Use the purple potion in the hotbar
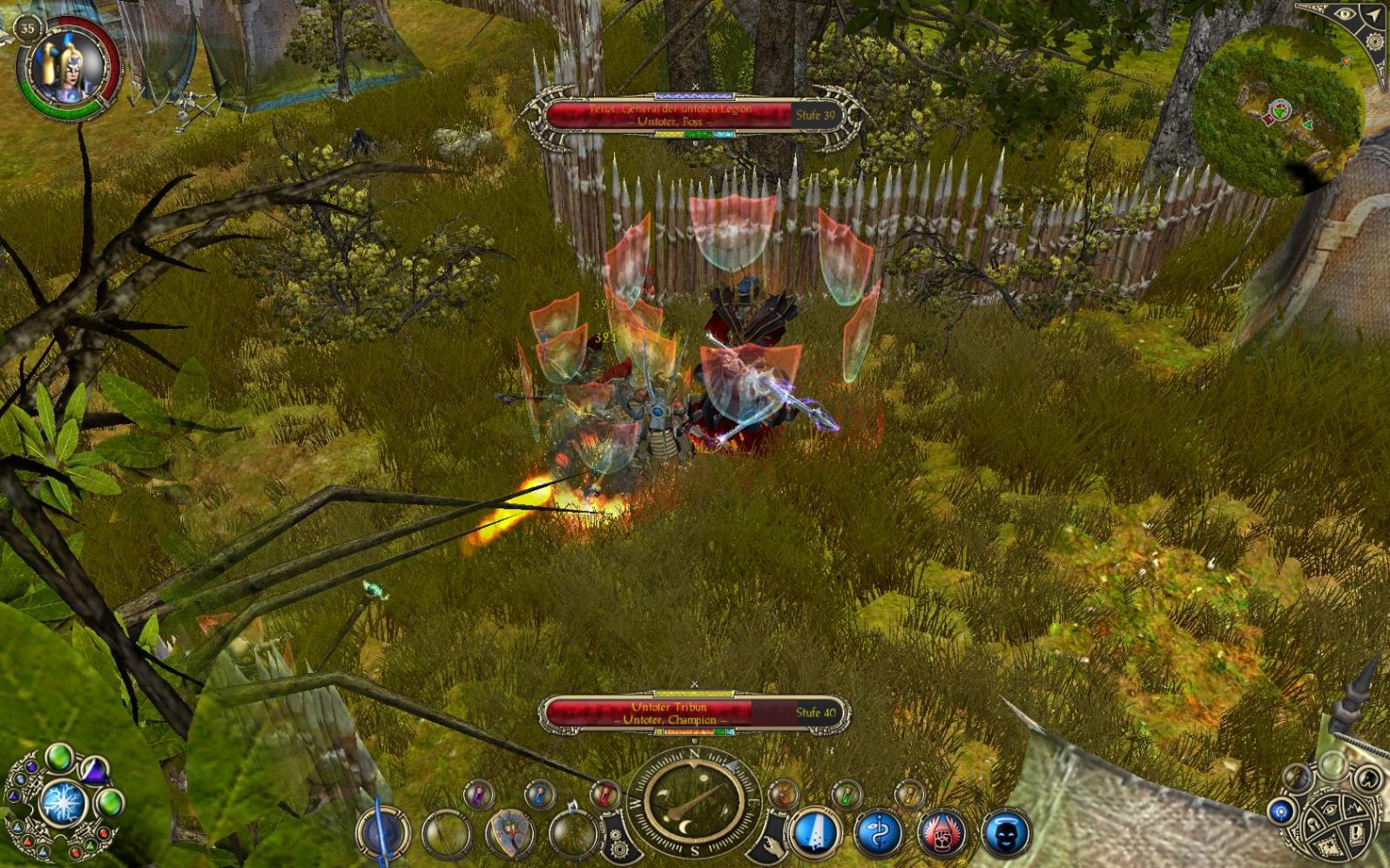 tap(477, 793)
